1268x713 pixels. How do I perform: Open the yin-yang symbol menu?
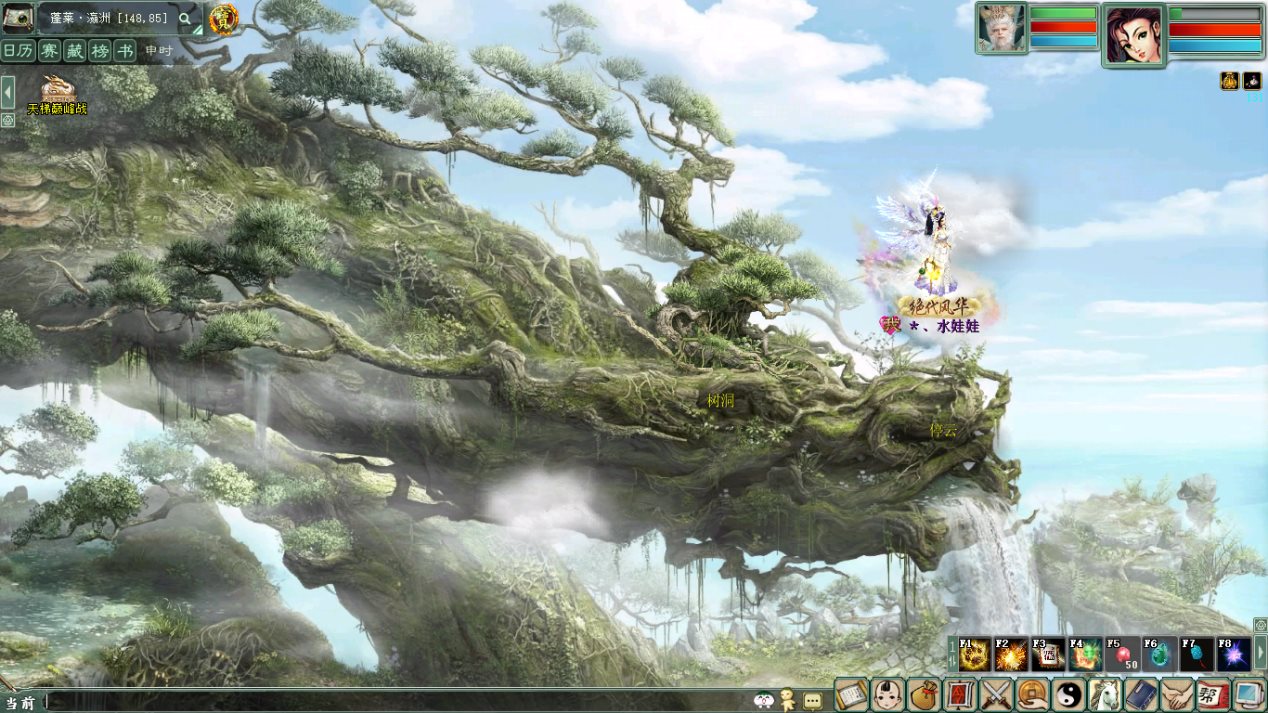1069,694
